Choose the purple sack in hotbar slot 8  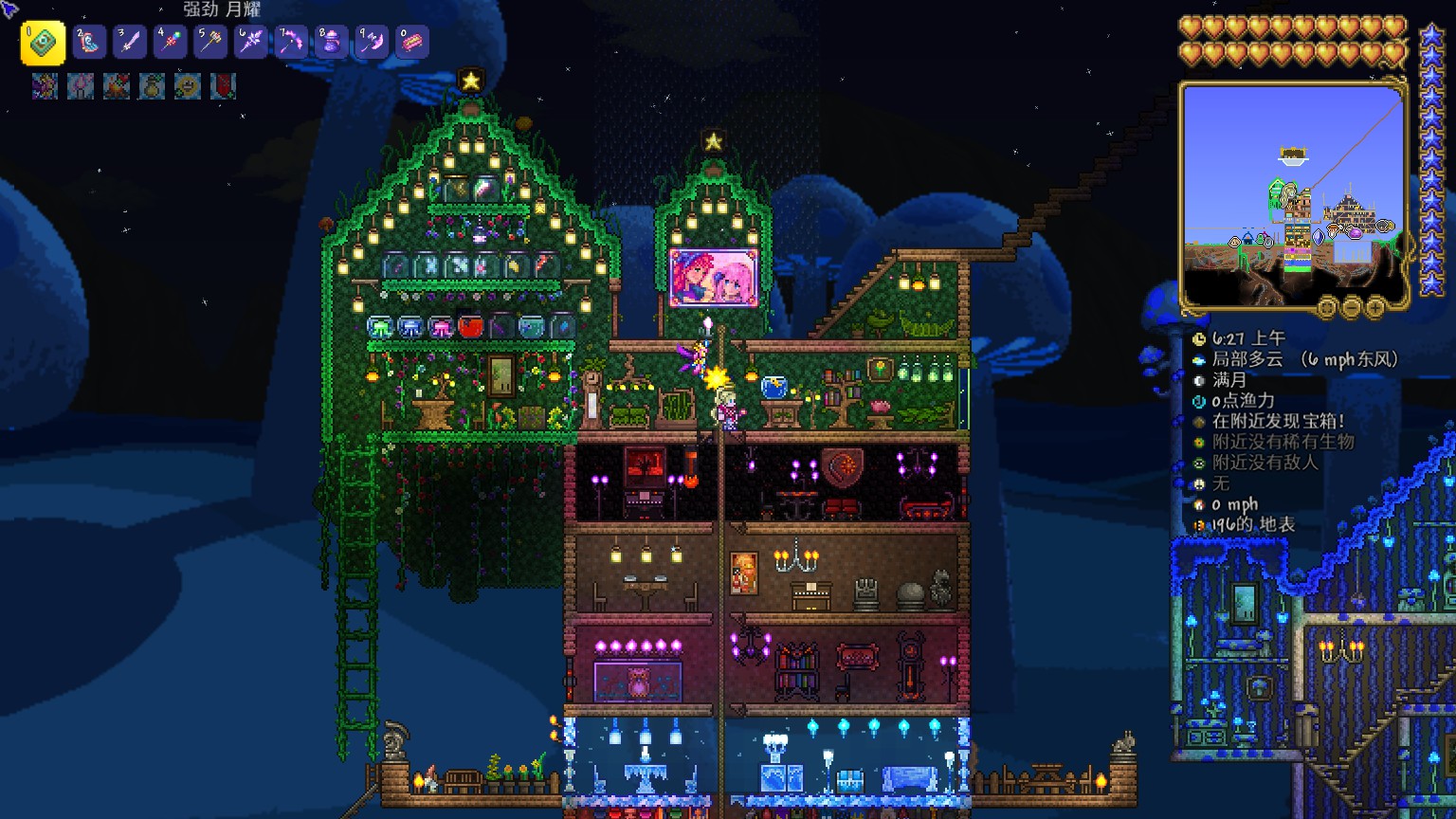[331, 43]
